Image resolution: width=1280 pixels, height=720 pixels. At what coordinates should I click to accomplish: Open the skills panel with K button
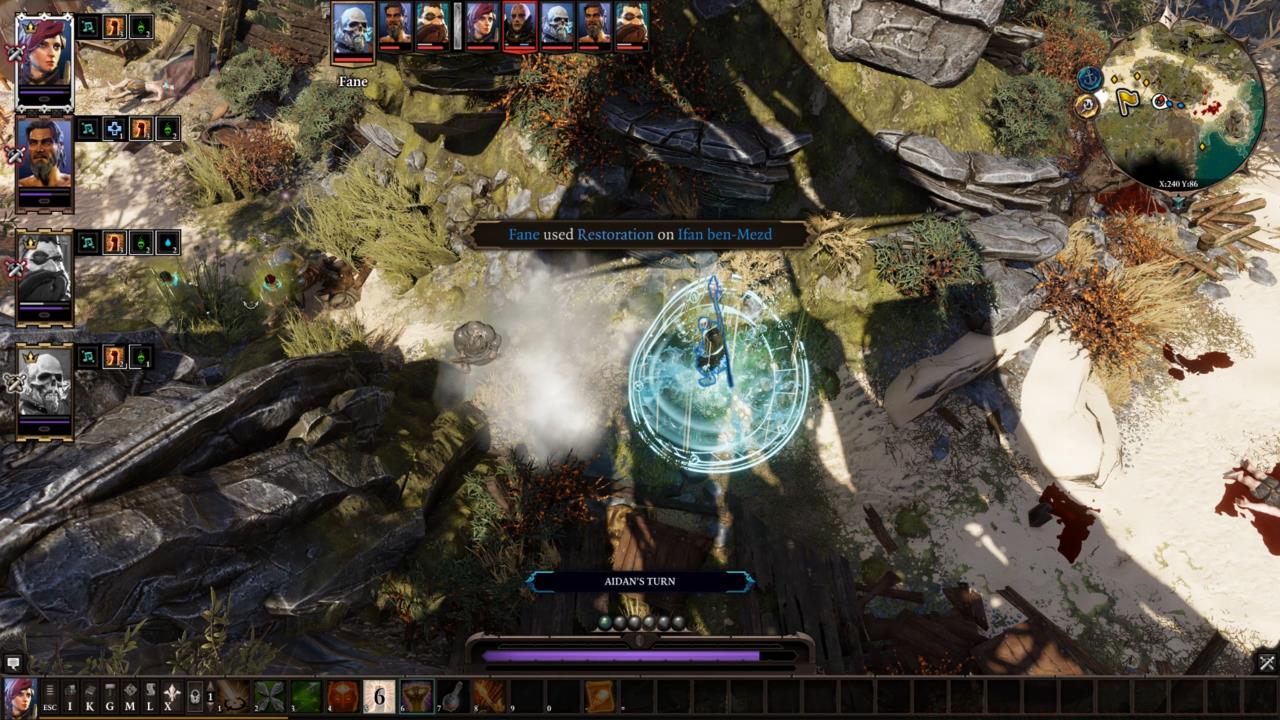[x=90, y=695]
